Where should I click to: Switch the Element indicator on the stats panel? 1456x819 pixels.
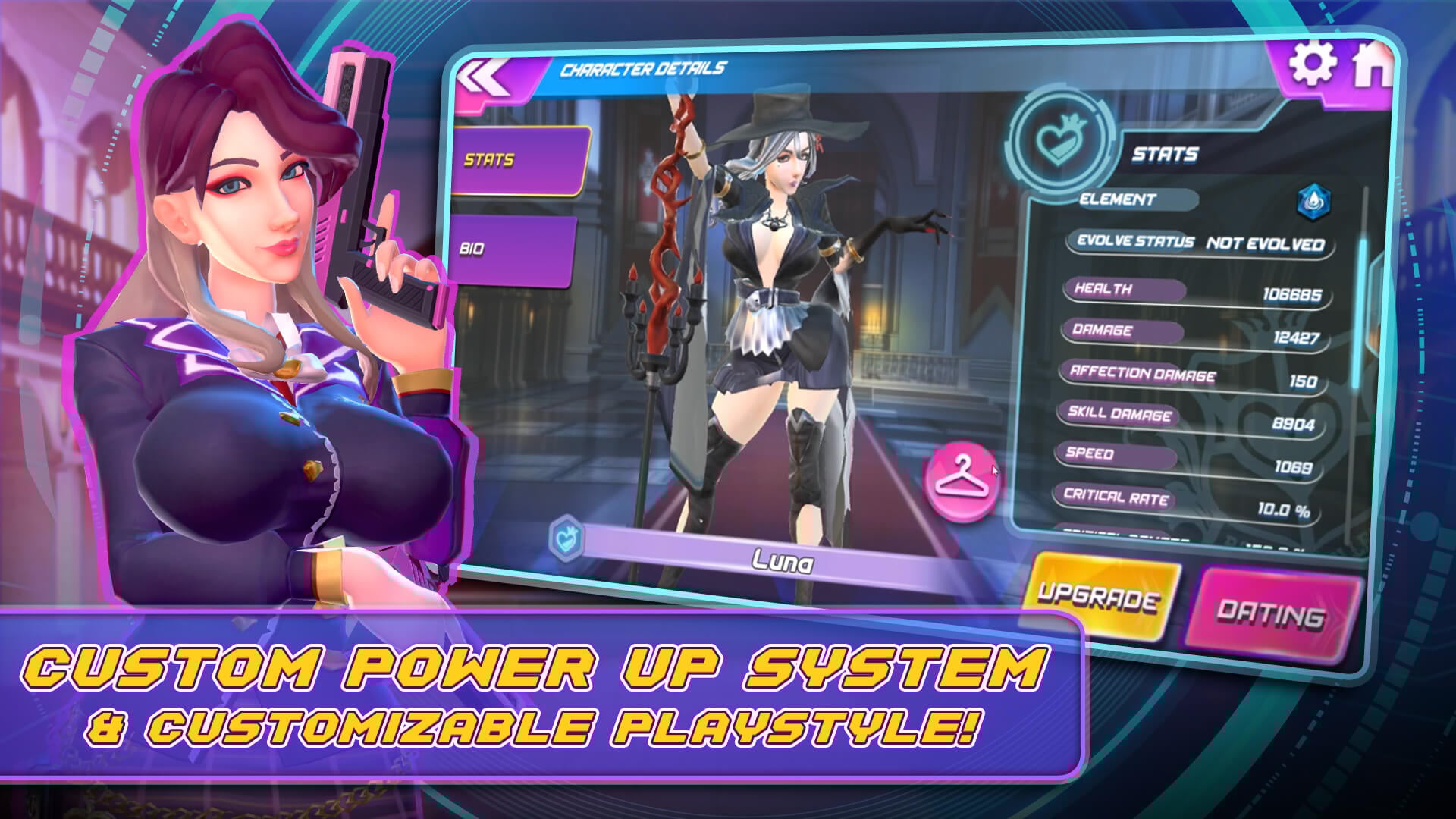1137,199
